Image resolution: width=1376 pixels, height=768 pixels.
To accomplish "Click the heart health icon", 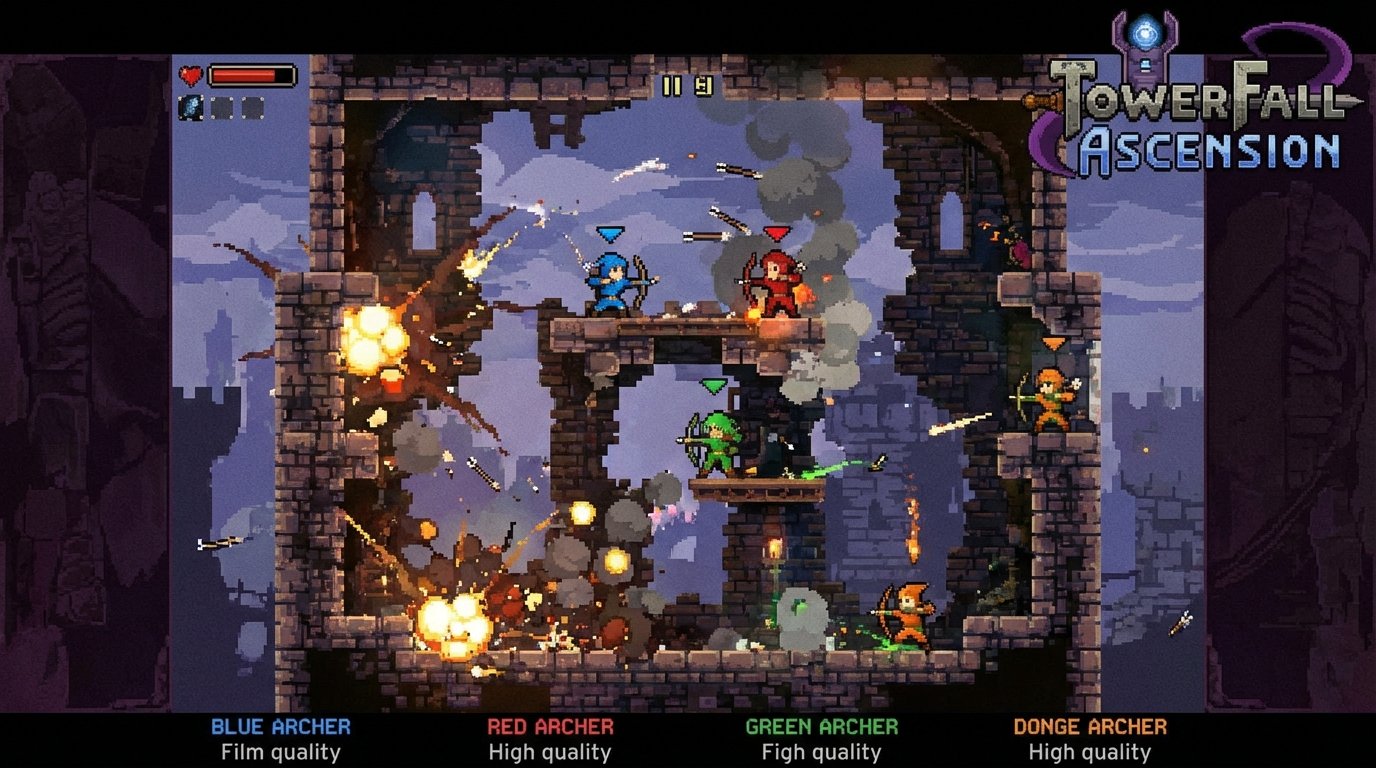I will point(190,75).
